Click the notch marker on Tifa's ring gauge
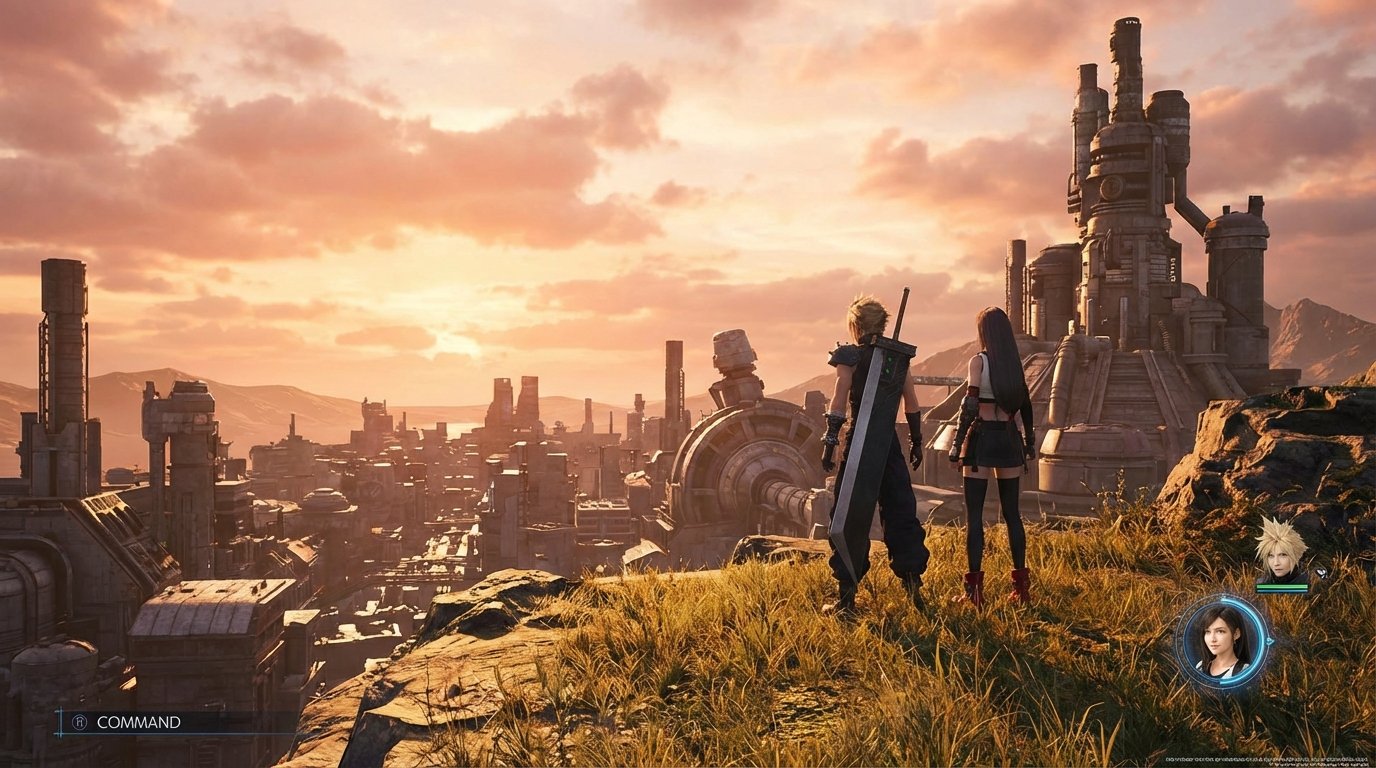Viewport: 1376px width, 768px height. (1270, 640)
